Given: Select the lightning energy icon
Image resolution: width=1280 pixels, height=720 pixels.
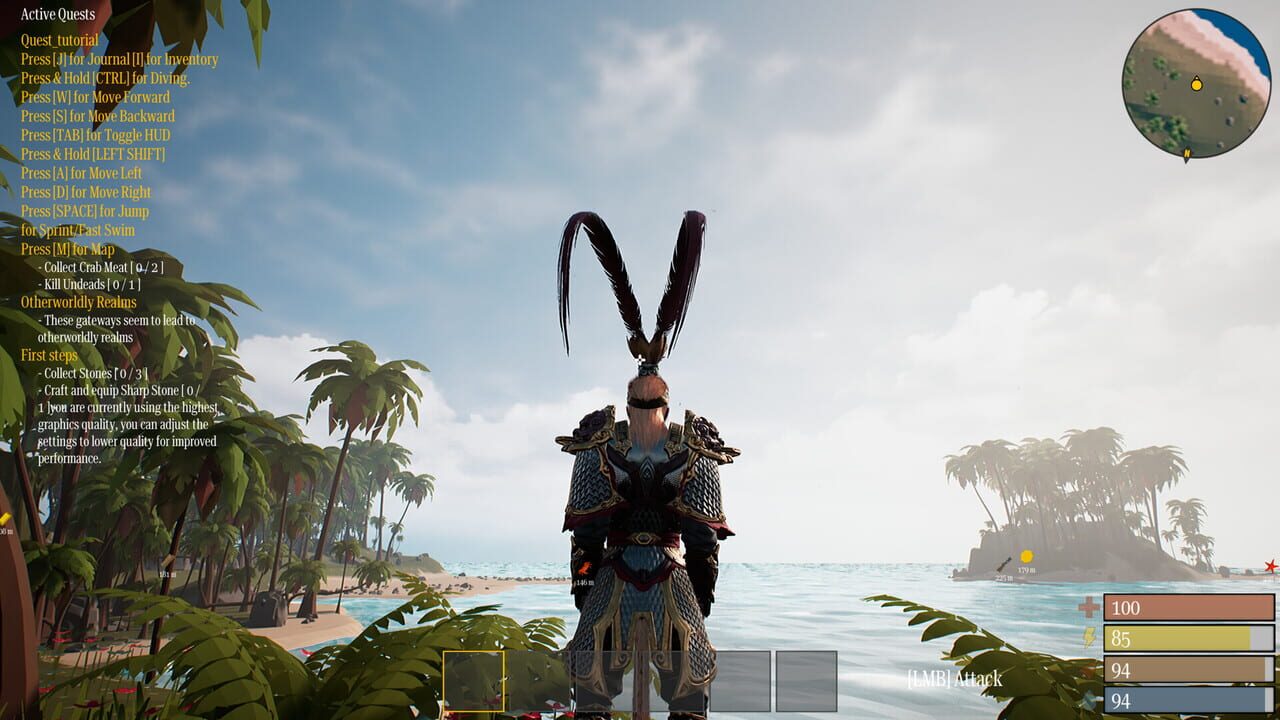Looking at the screenshot, I should click(x=1089, y=635).
